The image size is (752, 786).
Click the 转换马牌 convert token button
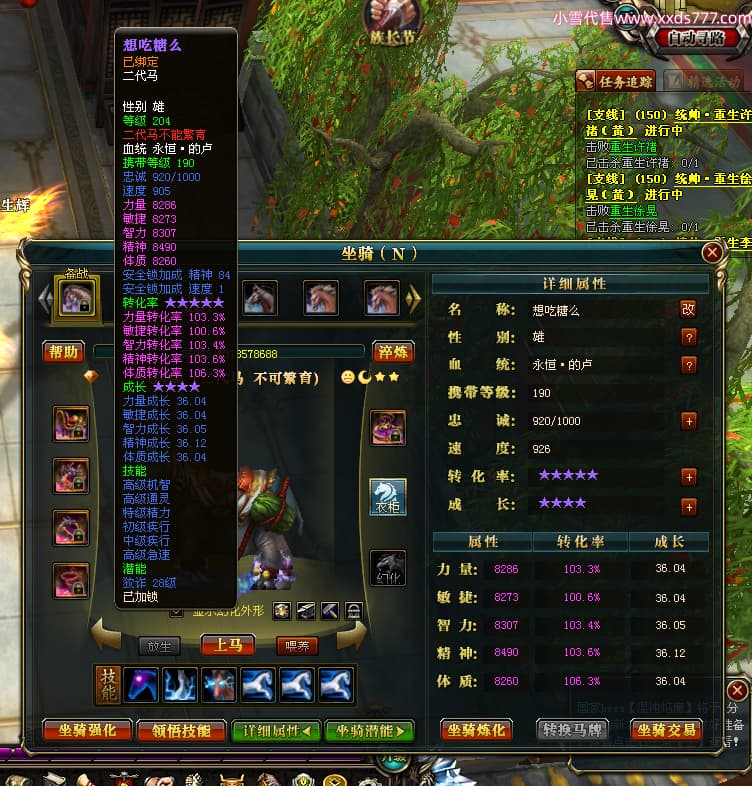573,730
